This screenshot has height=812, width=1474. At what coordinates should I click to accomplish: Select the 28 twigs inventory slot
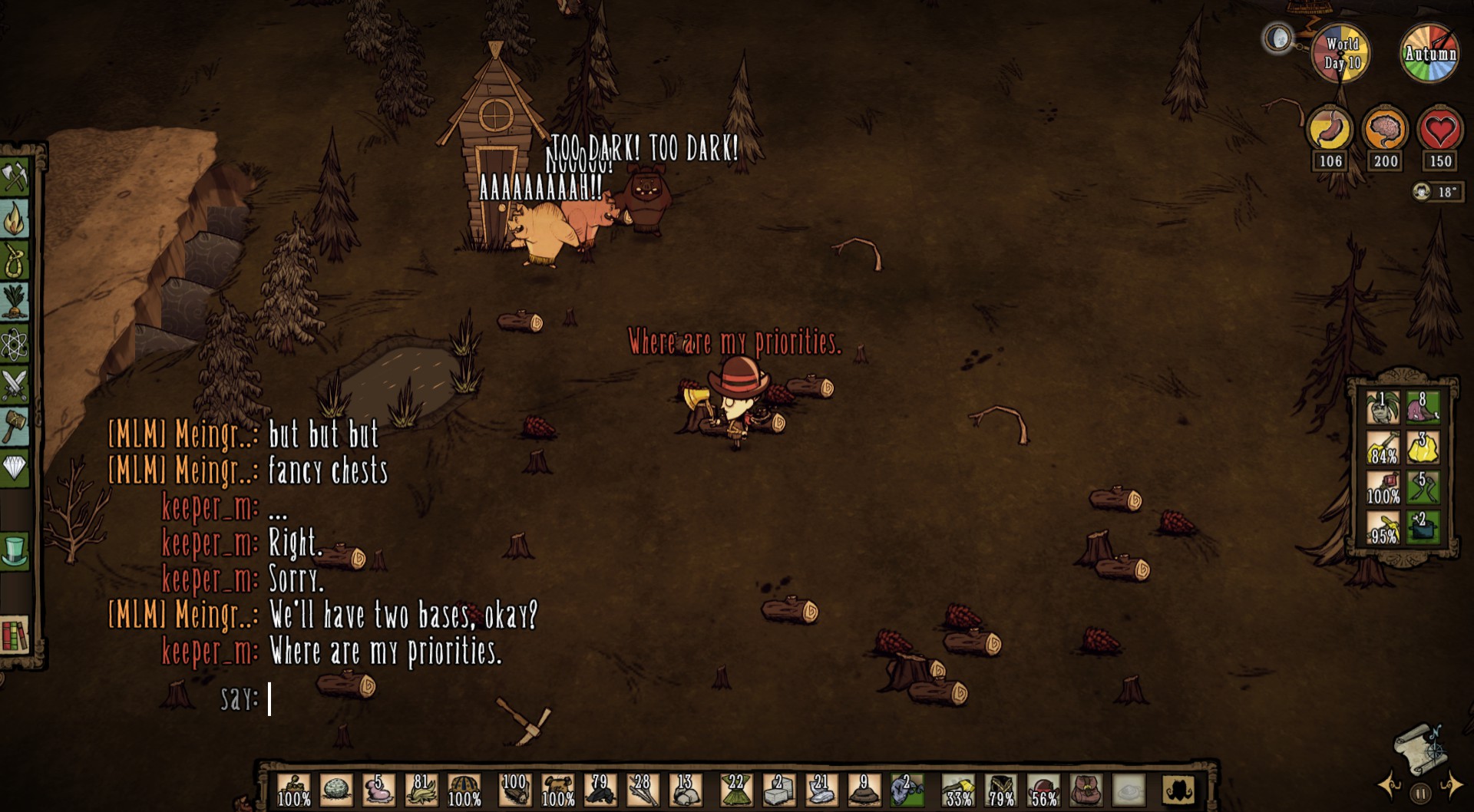(642, 790)
